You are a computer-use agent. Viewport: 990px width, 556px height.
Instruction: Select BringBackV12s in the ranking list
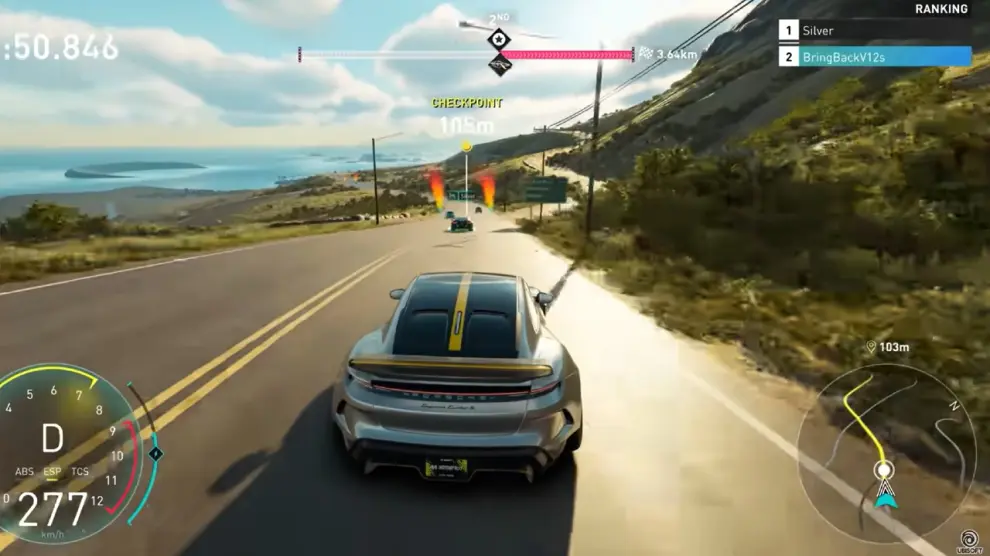pyautogui.click(x=874, y=57)
